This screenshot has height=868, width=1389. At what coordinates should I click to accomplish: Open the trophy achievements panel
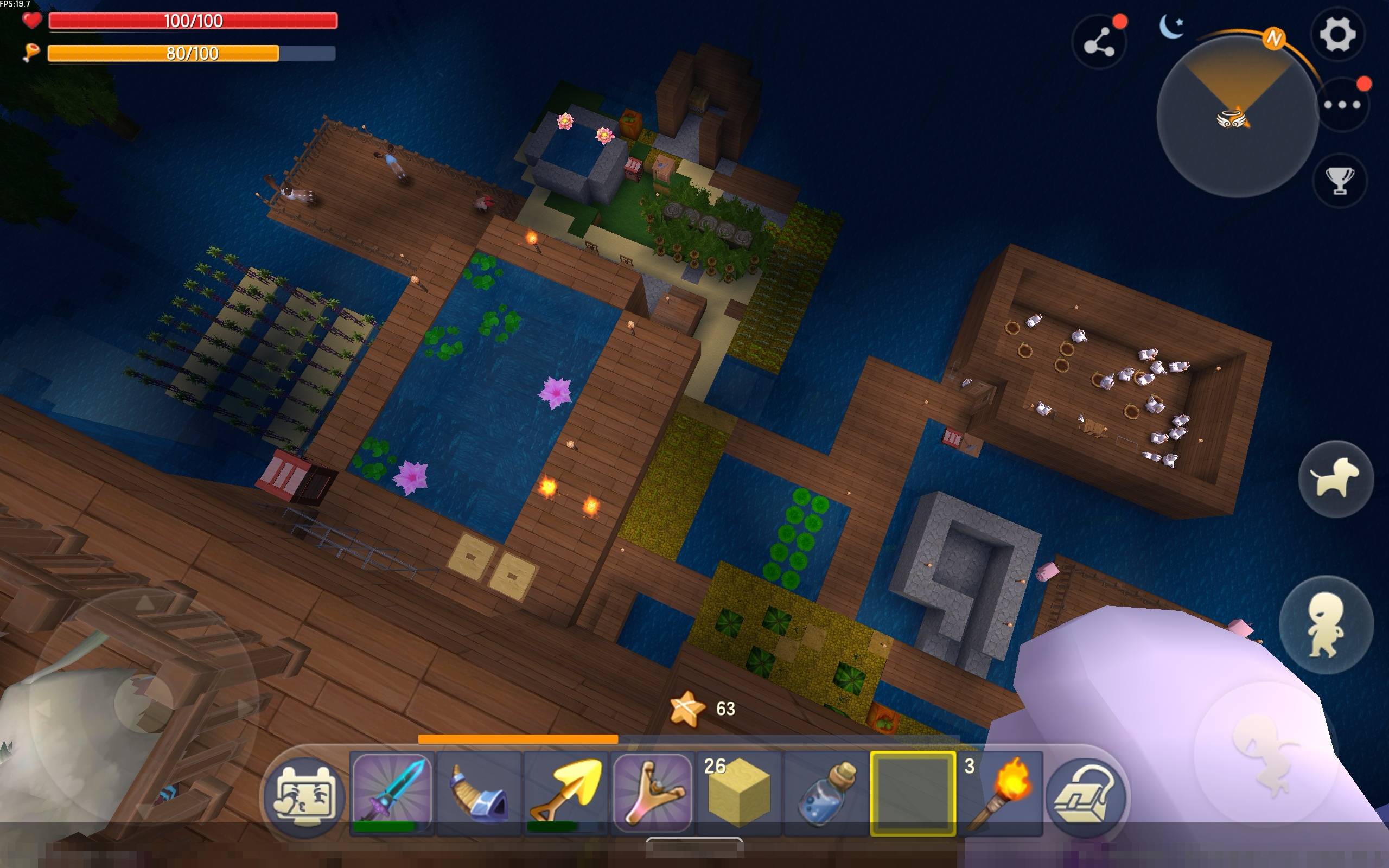point(1340,181)
